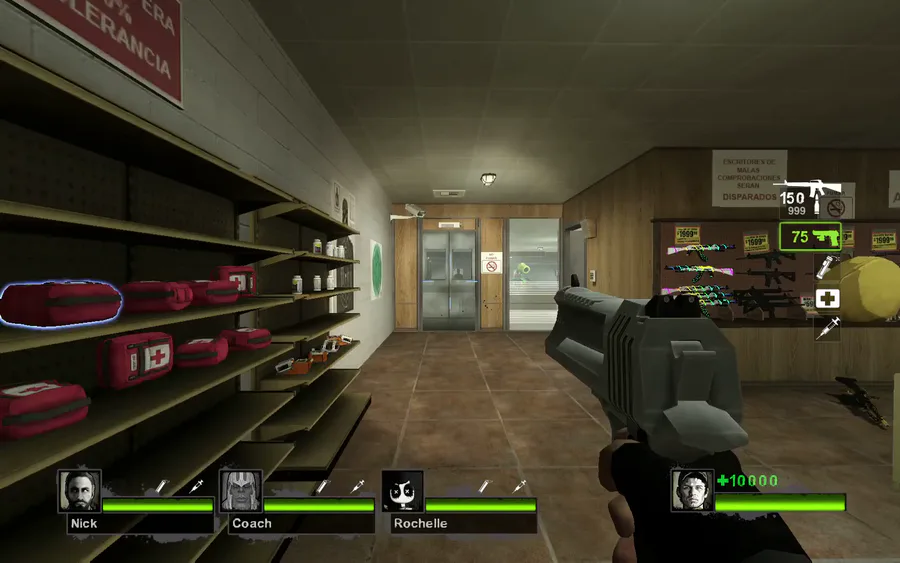The image size is (900, 563).
Task: Choose the adrenaline syringe slot
Action: pos(827,328)
